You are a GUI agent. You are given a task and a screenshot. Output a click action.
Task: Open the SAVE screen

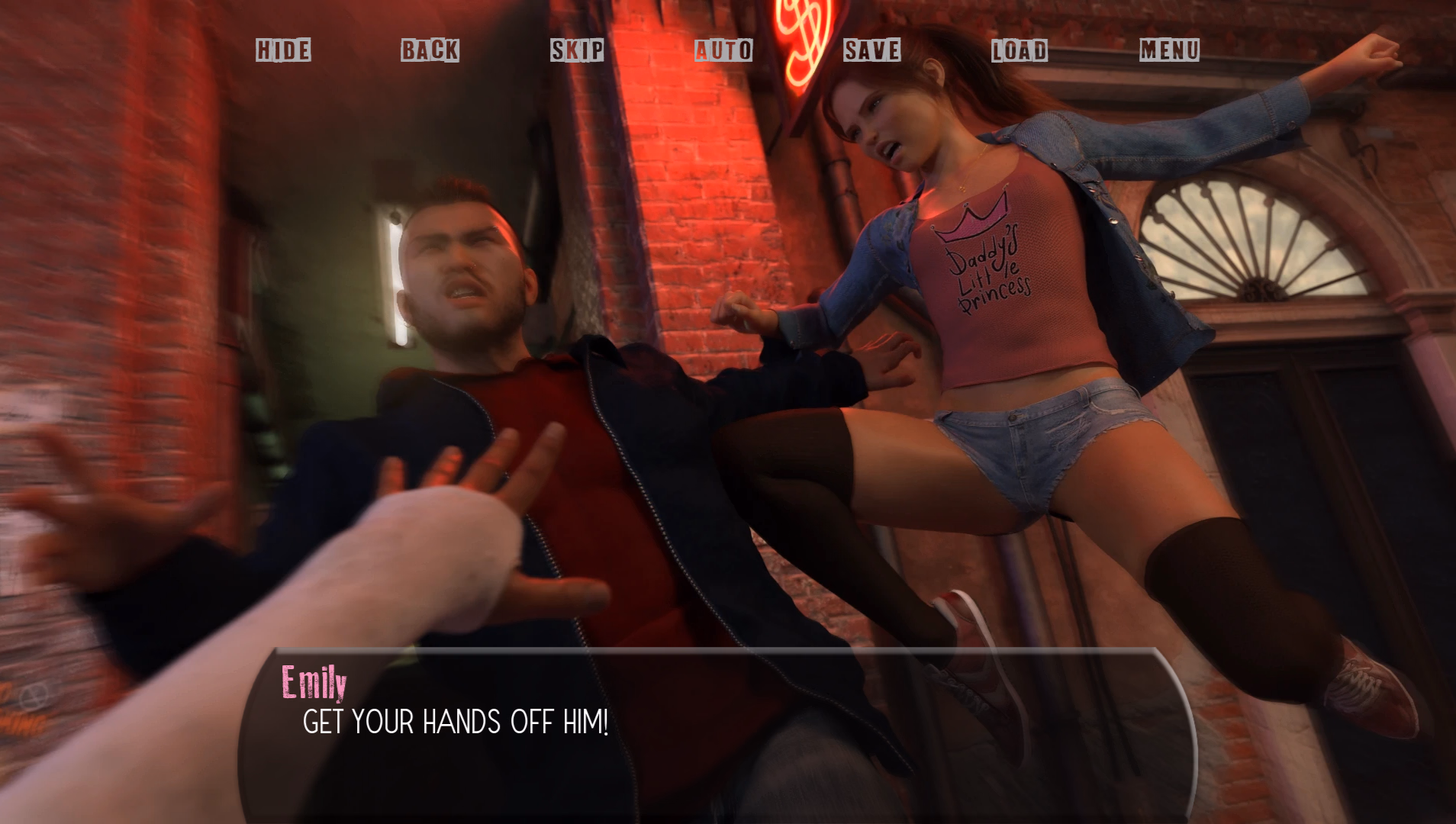pos(871,50)
